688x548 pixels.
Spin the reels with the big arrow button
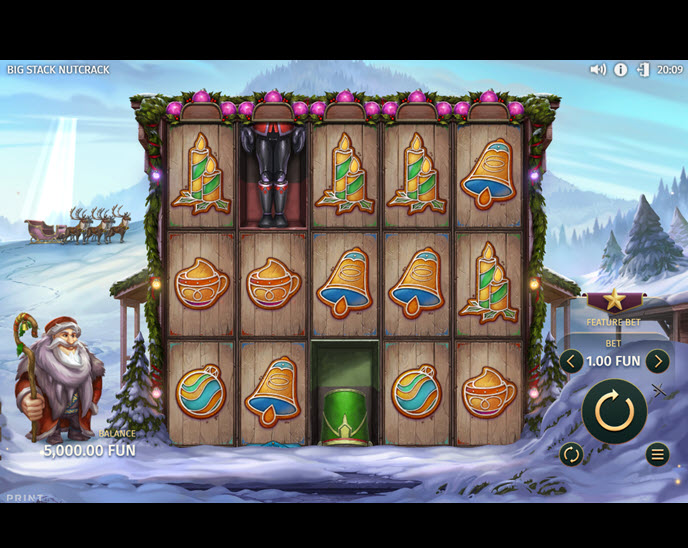(614, 410)
